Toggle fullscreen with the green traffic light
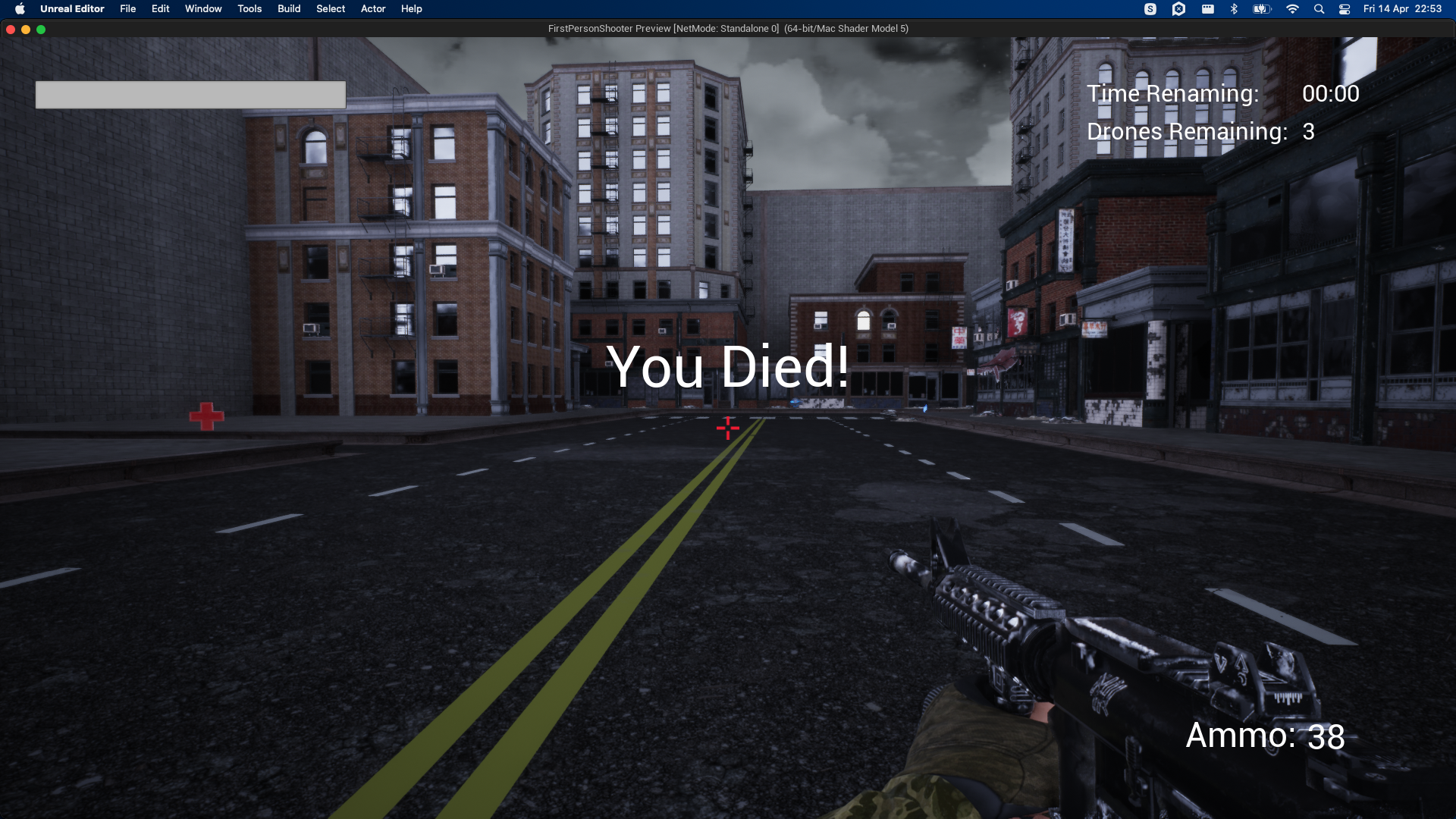The width and height of the screenshot is (1456, 819). (40, 30)
